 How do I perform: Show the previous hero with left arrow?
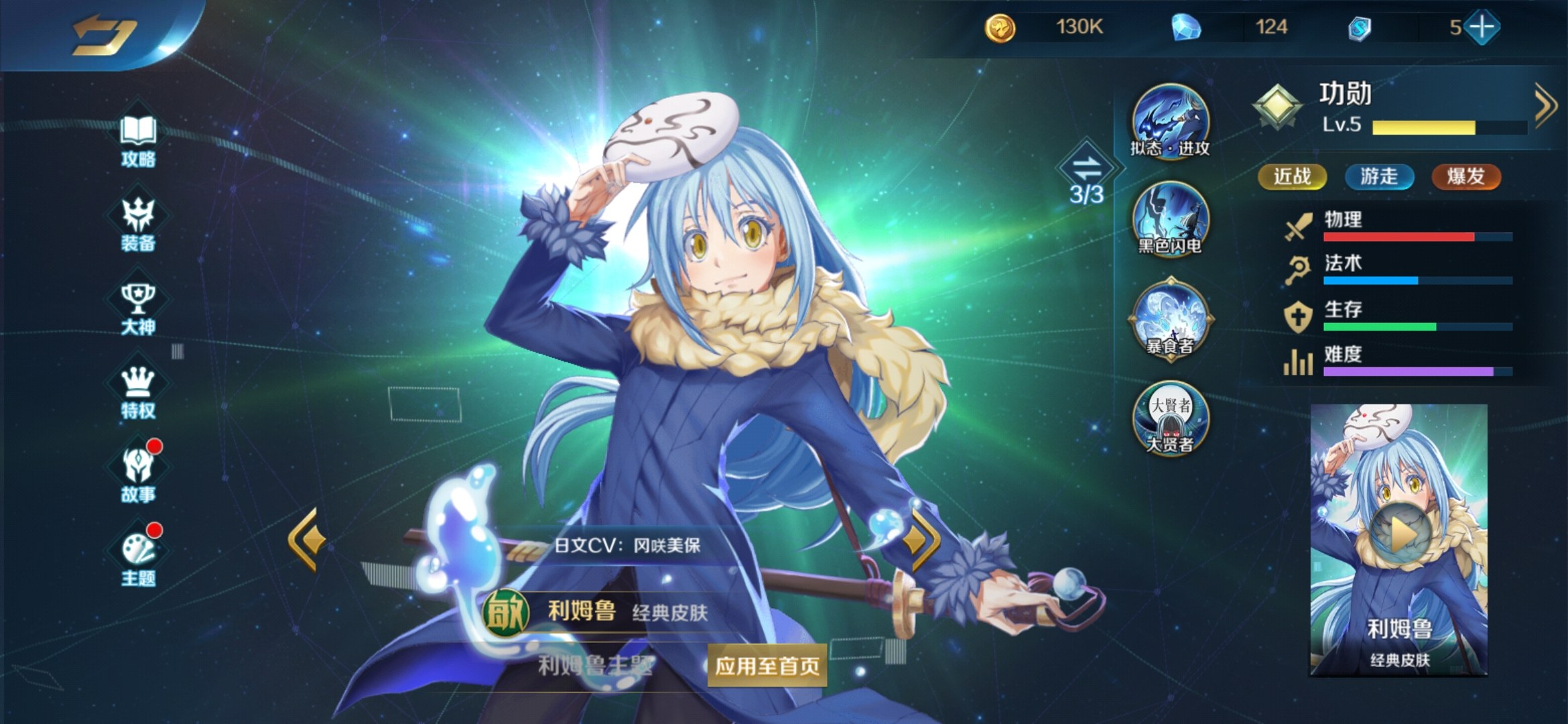click(307, 539)
